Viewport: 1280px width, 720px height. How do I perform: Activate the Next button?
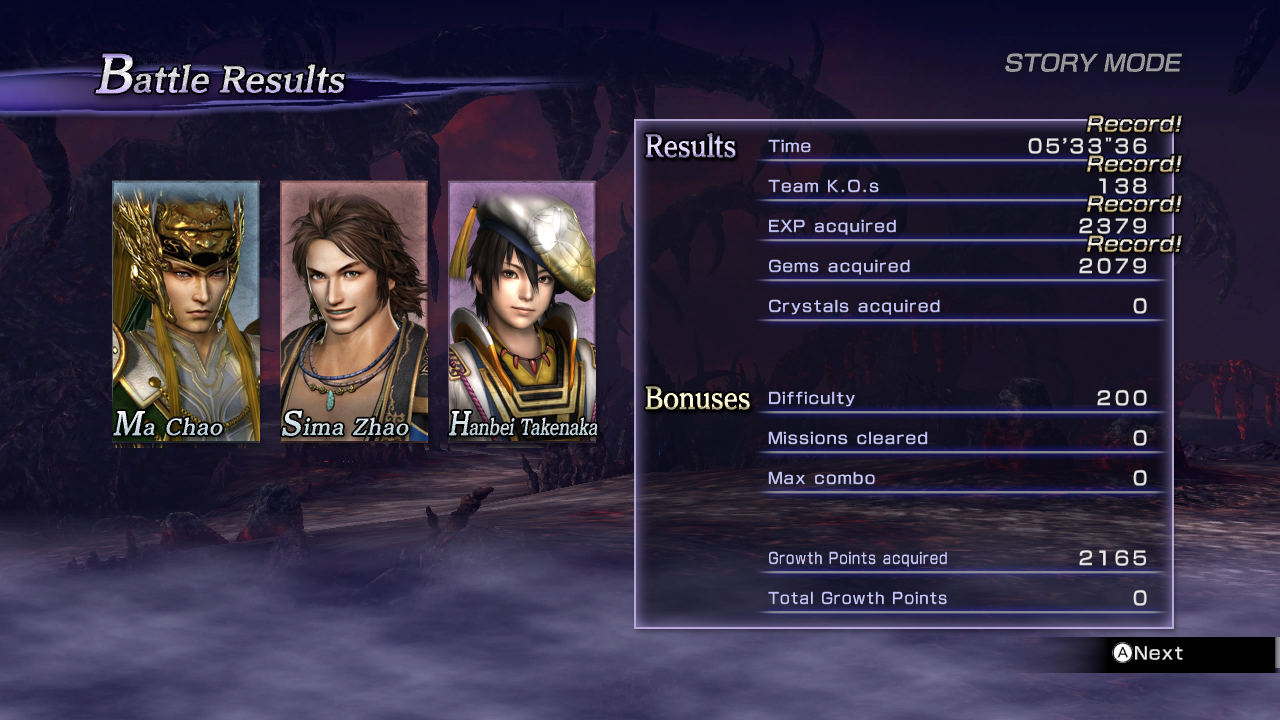point(1150,653)
